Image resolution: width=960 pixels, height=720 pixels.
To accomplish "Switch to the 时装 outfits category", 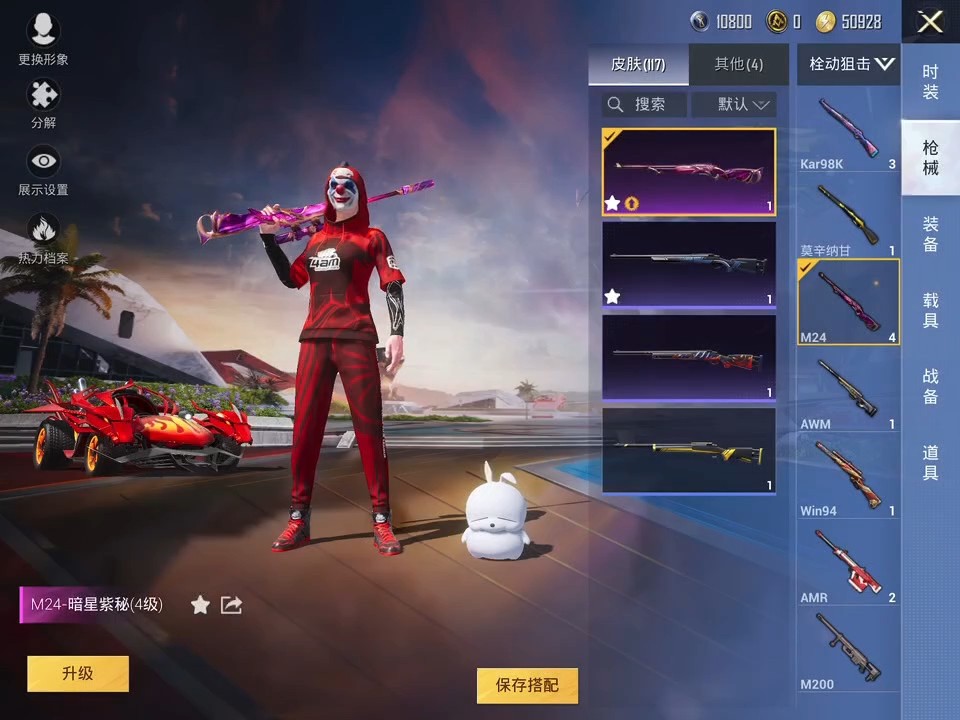I will [x=930, y=82].
